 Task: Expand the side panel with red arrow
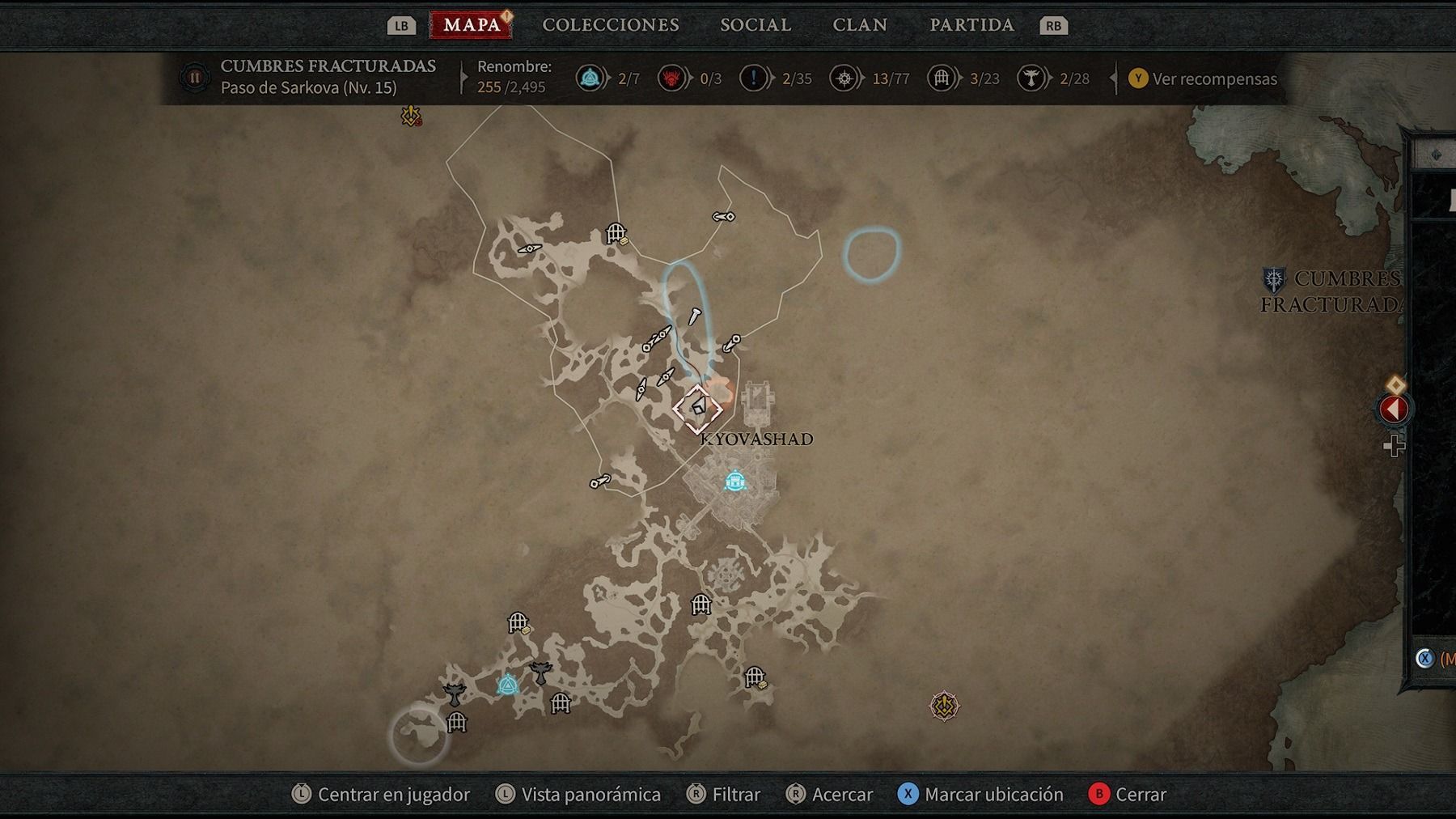[1393, 409]
